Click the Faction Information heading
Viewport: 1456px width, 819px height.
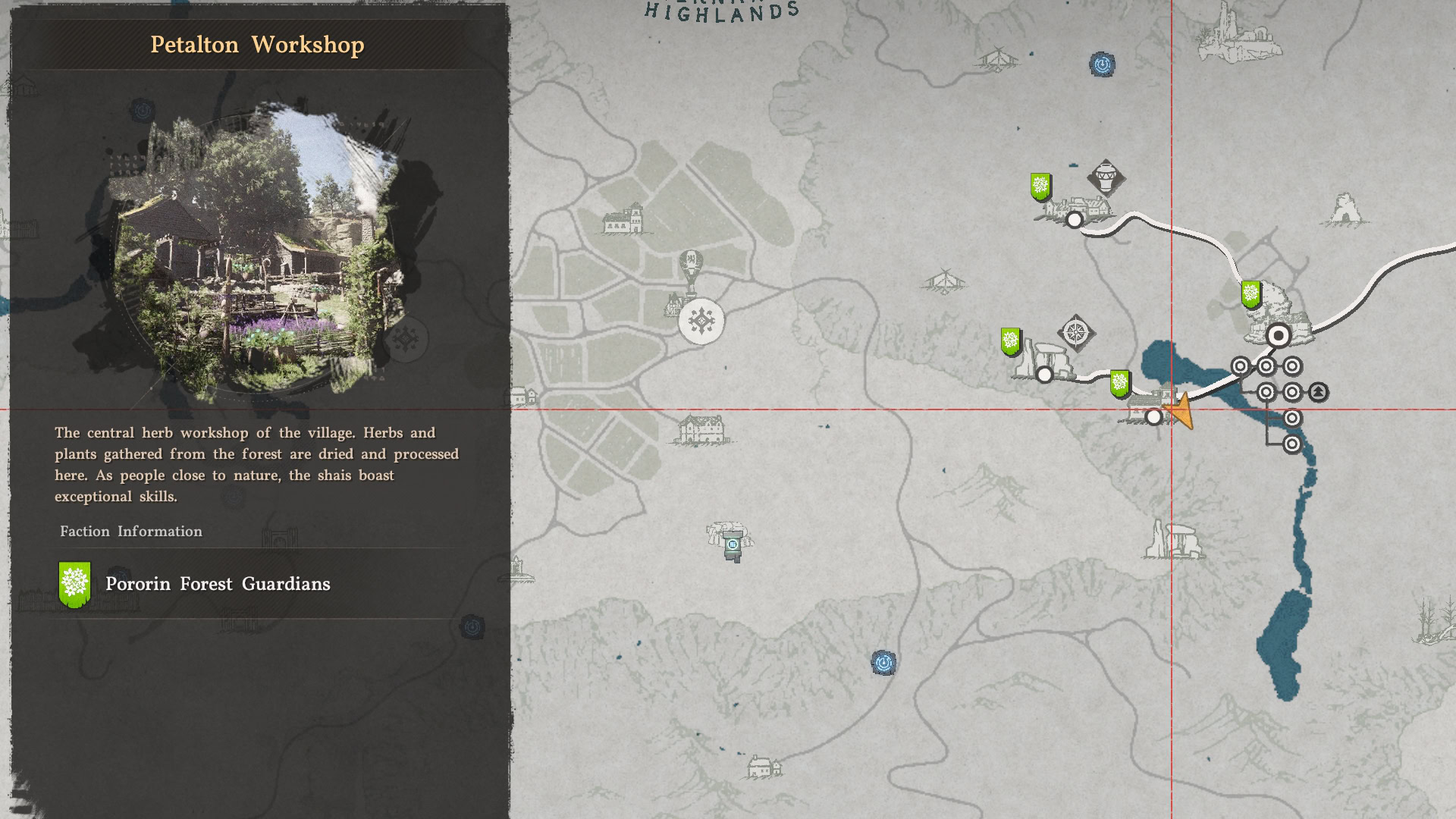click(130, 531)
